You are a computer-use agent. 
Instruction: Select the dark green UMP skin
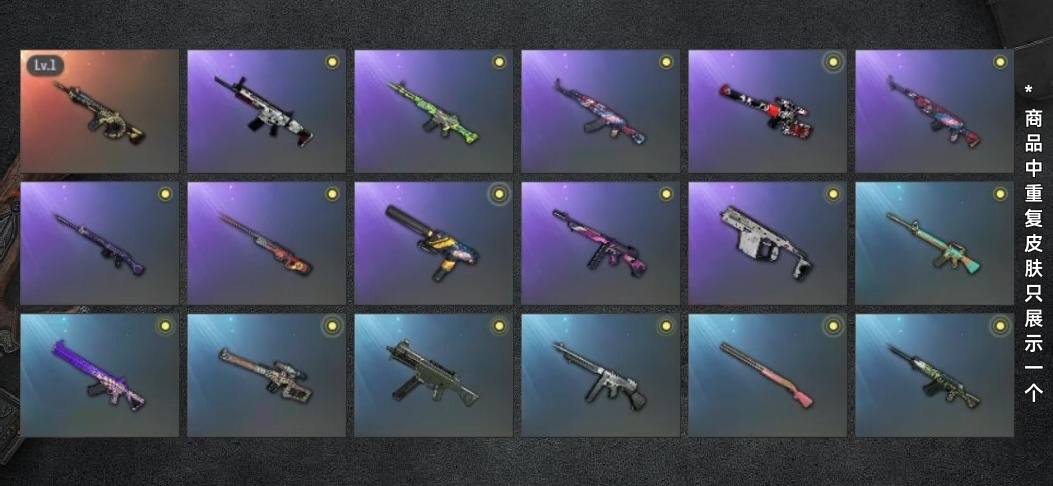tap(433, 375)
